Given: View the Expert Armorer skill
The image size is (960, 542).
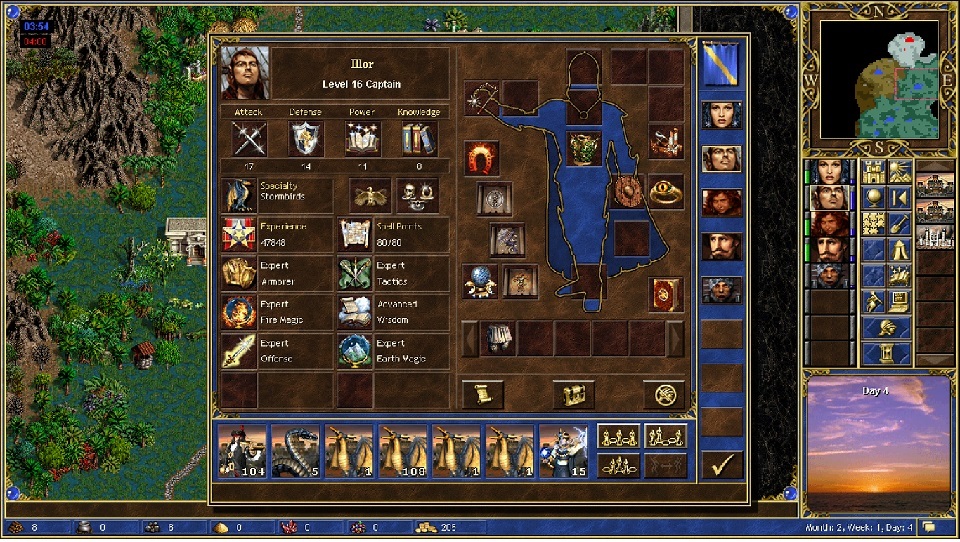Looking at the screenshot, I should click(x=277, y=273).
